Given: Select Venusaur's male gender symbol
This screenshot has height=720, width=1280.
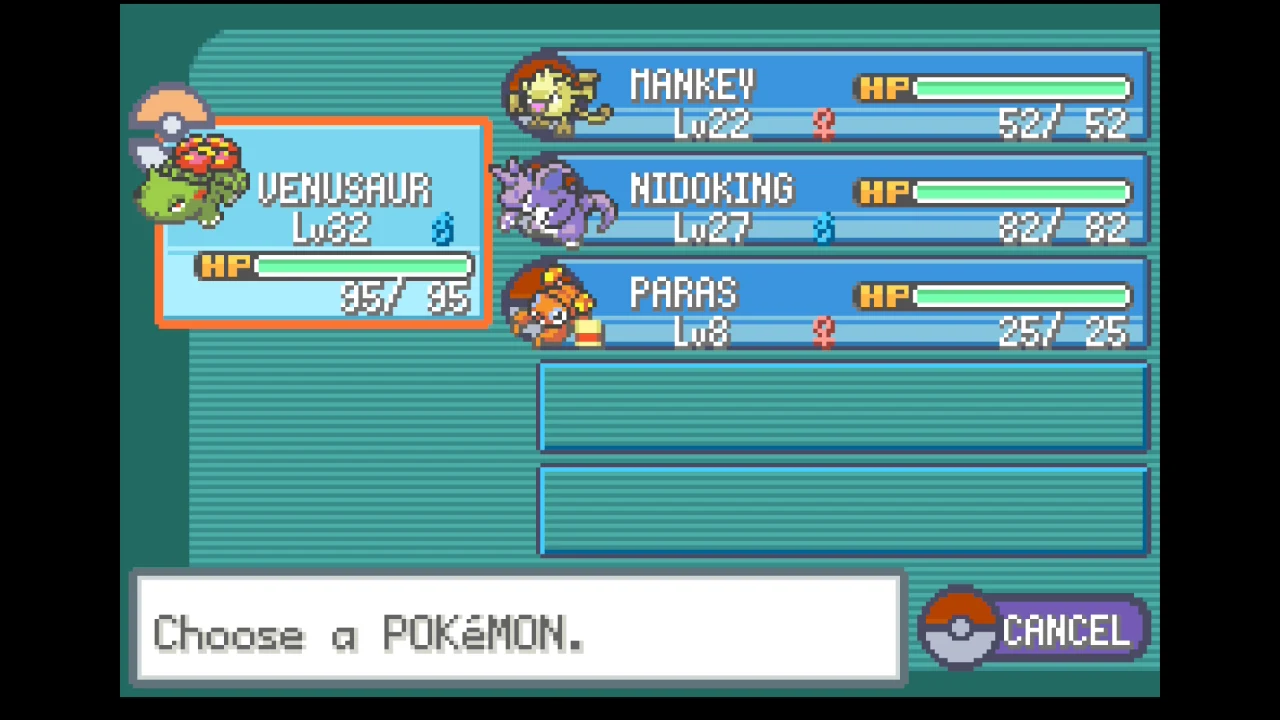Looking at the screenshot, I should point(443,230).
